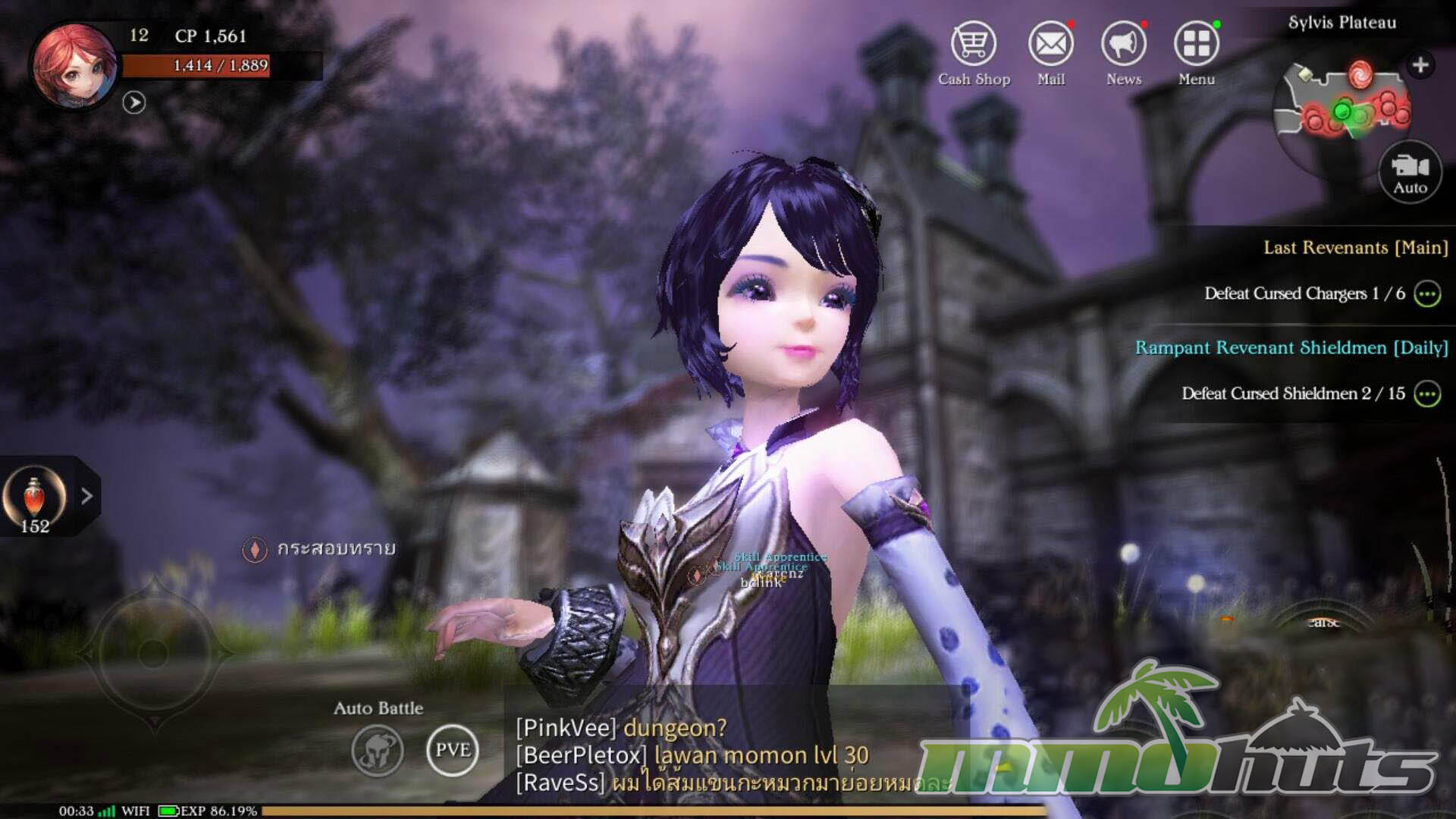
Task: Open the main Menu grid
Action: [1196, 45]
